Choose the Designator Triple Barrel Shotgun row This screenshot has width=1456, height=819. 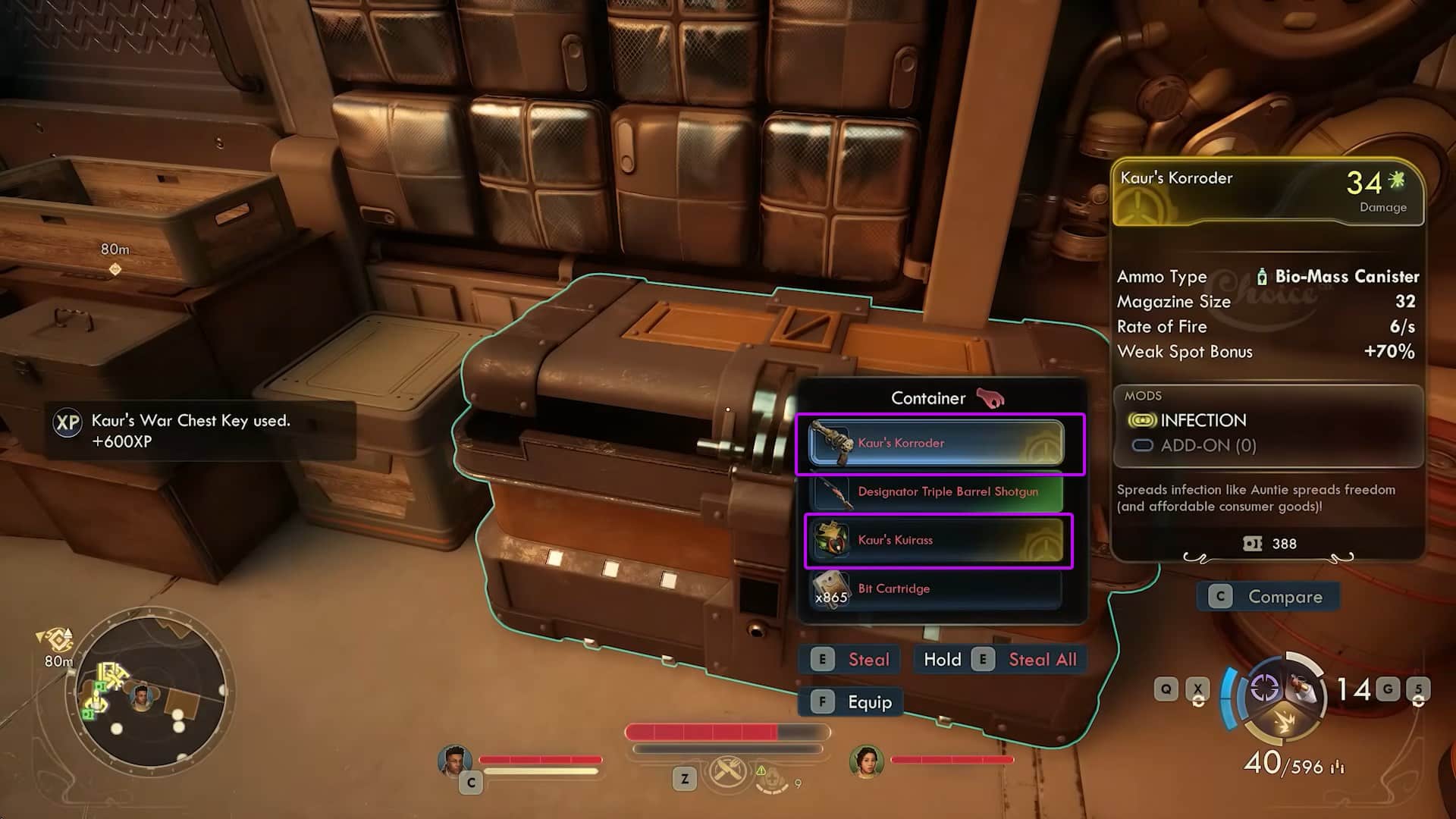[936, 491]
